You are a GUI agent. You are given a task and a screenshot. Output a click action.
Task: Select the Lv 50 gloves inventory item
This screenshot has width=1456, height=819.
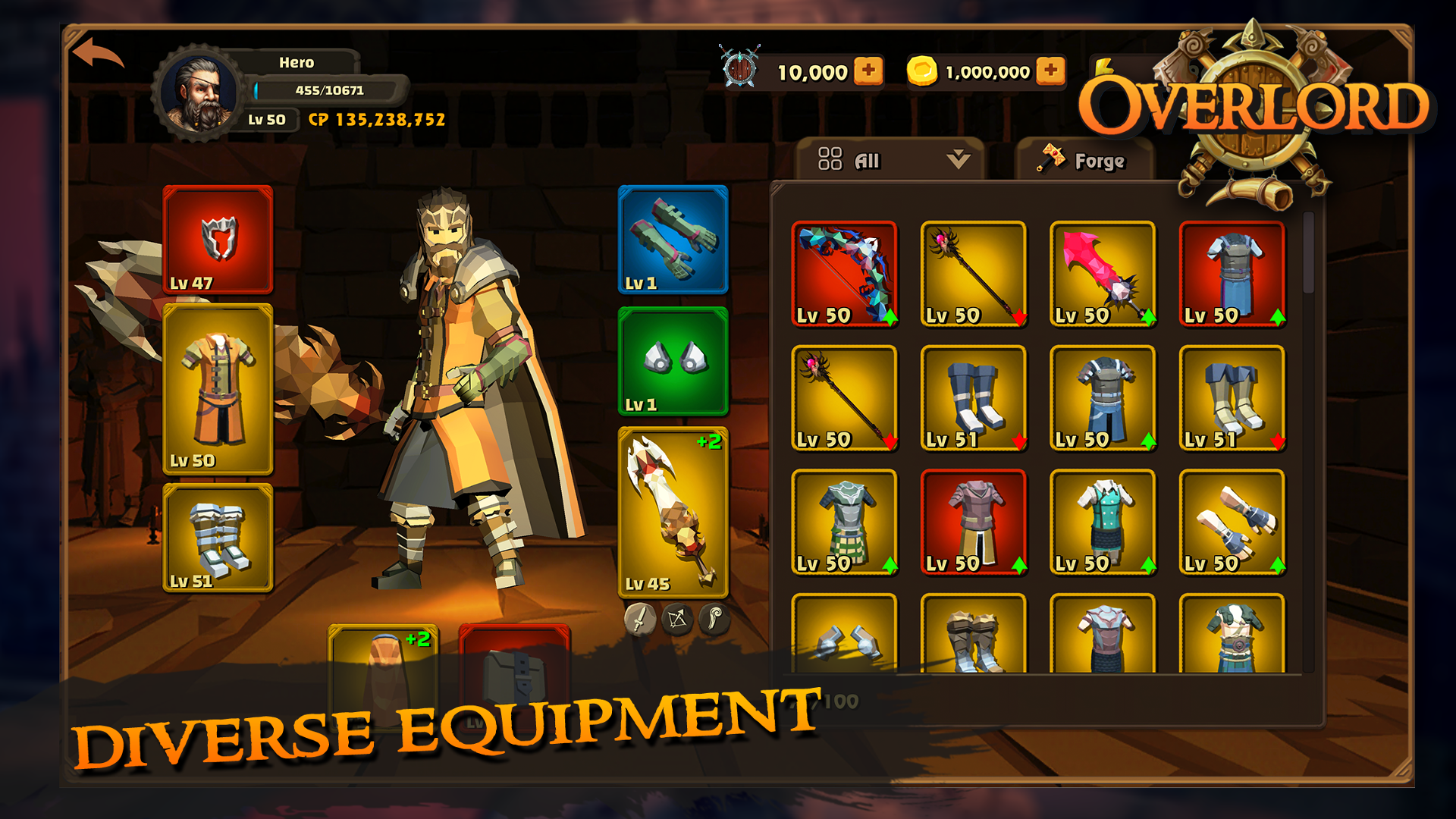[x=1232, y=522]
